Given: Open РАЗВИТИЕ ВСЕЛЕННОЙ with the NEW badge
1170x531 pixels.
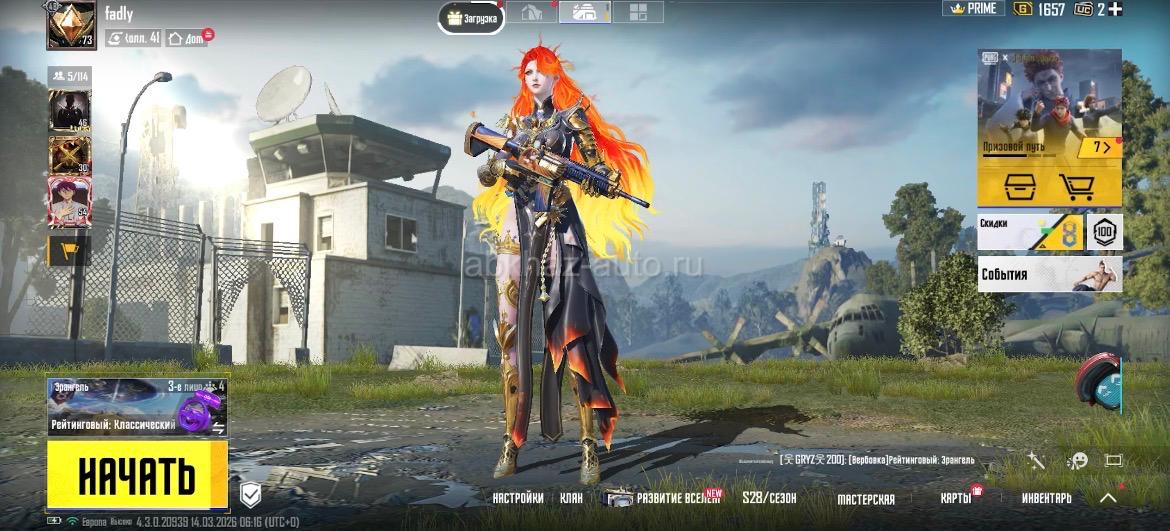Looking at the screenshot, I should [664, 498].
